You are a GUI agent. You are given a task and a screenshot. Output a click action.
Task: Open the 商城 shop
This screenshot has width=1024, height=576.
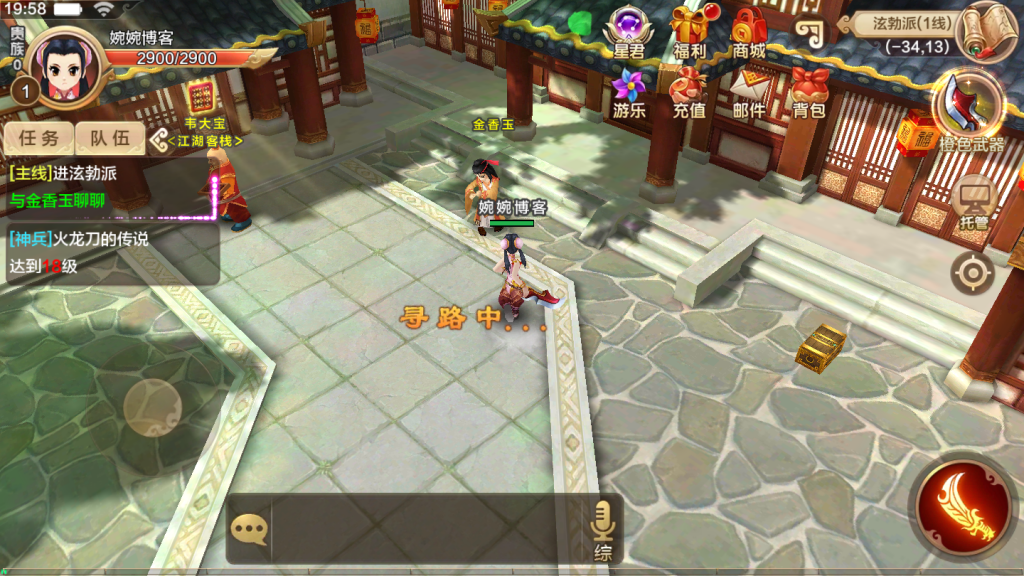point(748,28)
